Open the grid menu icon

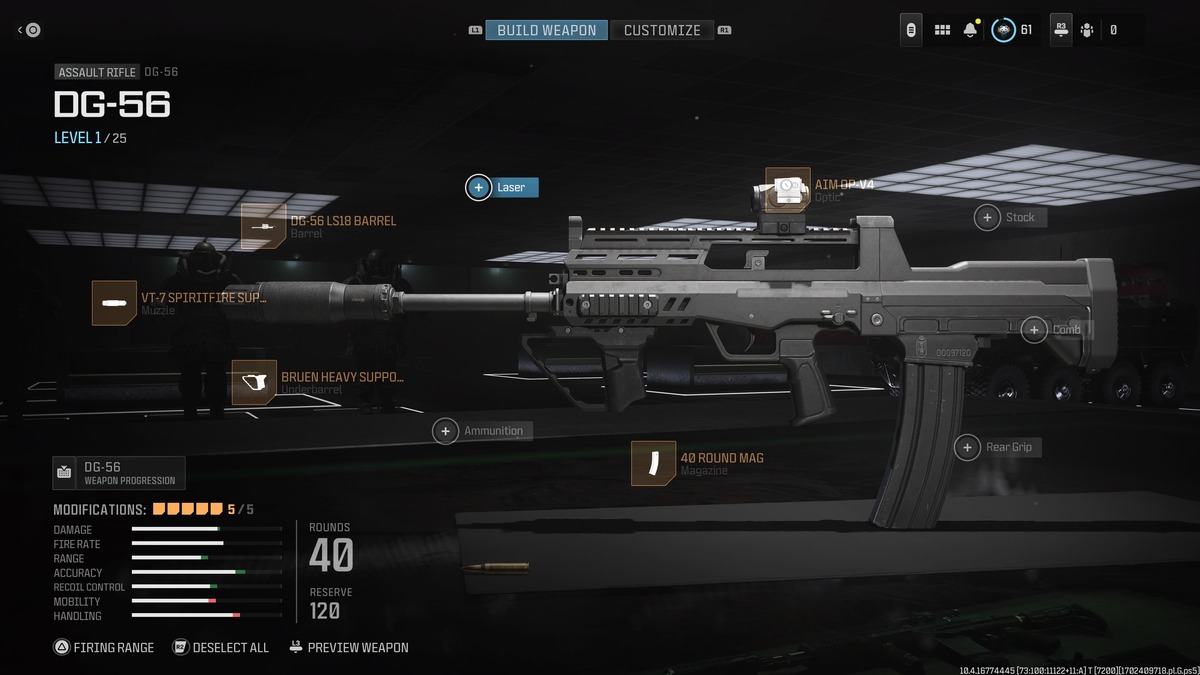click(x=942, y=30)
